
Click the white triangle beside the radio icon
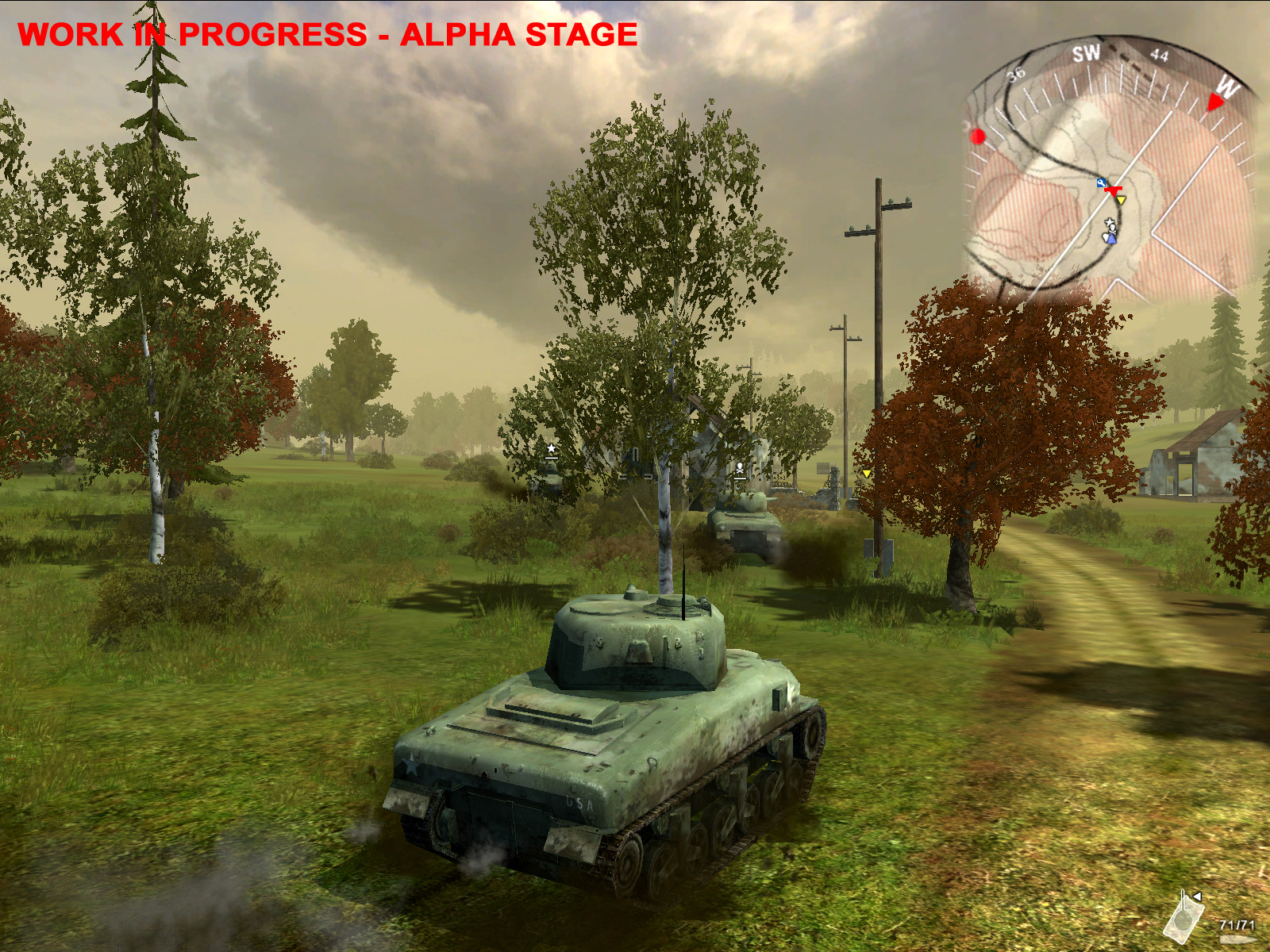pos(1197,896)
